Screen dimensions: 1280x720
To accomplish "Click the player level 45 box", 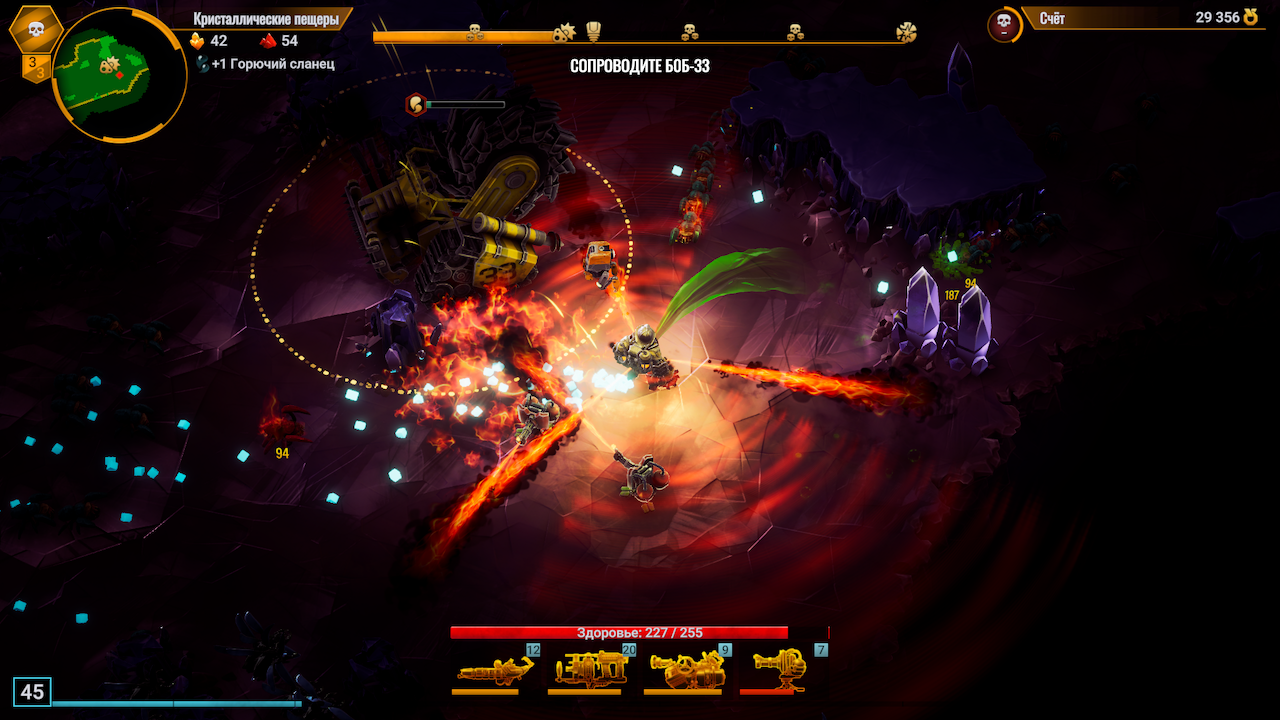I will click(32, 692).
